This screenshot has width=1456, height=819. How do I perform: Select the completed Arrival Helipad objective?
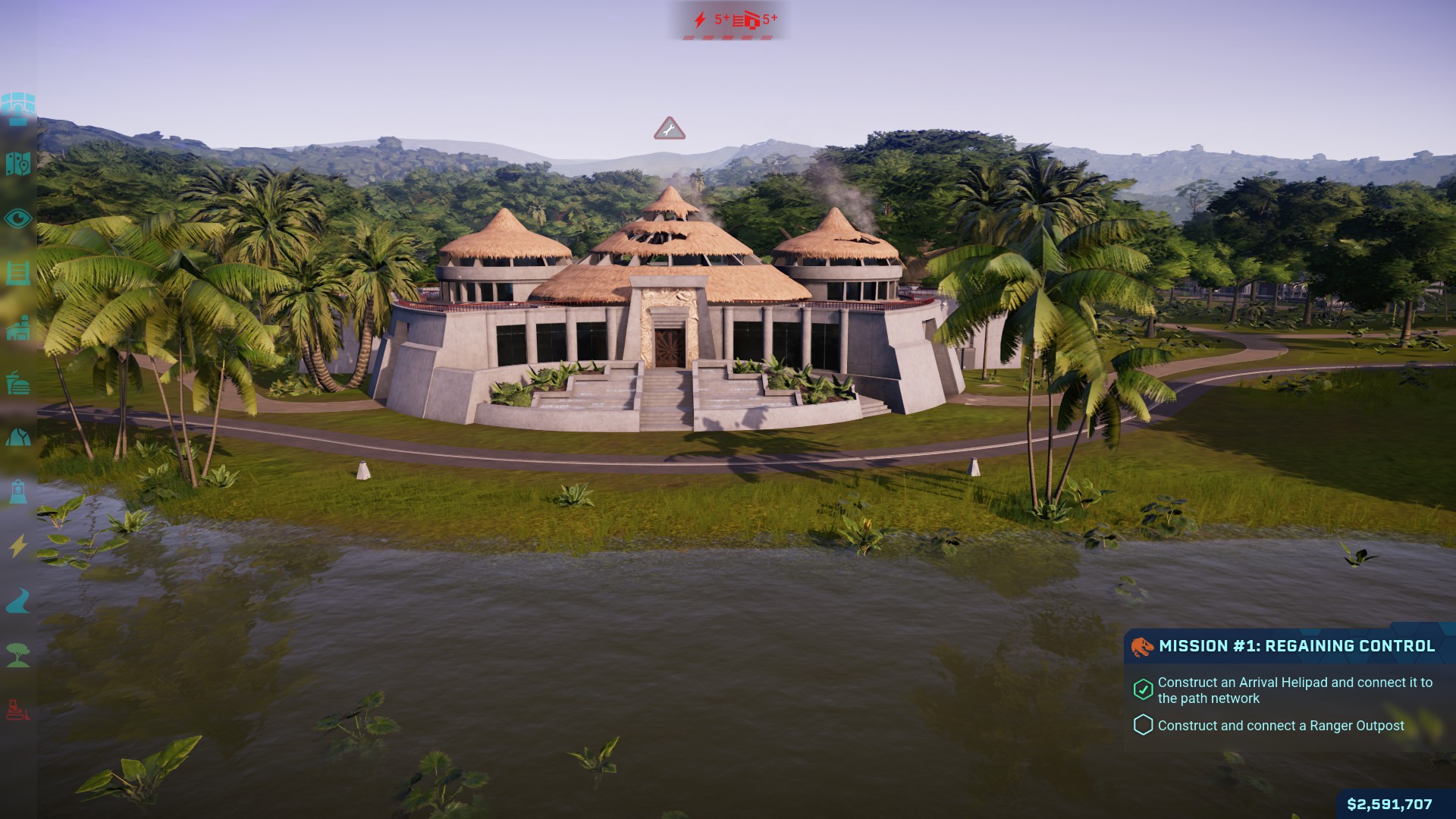click(1294, 690)
